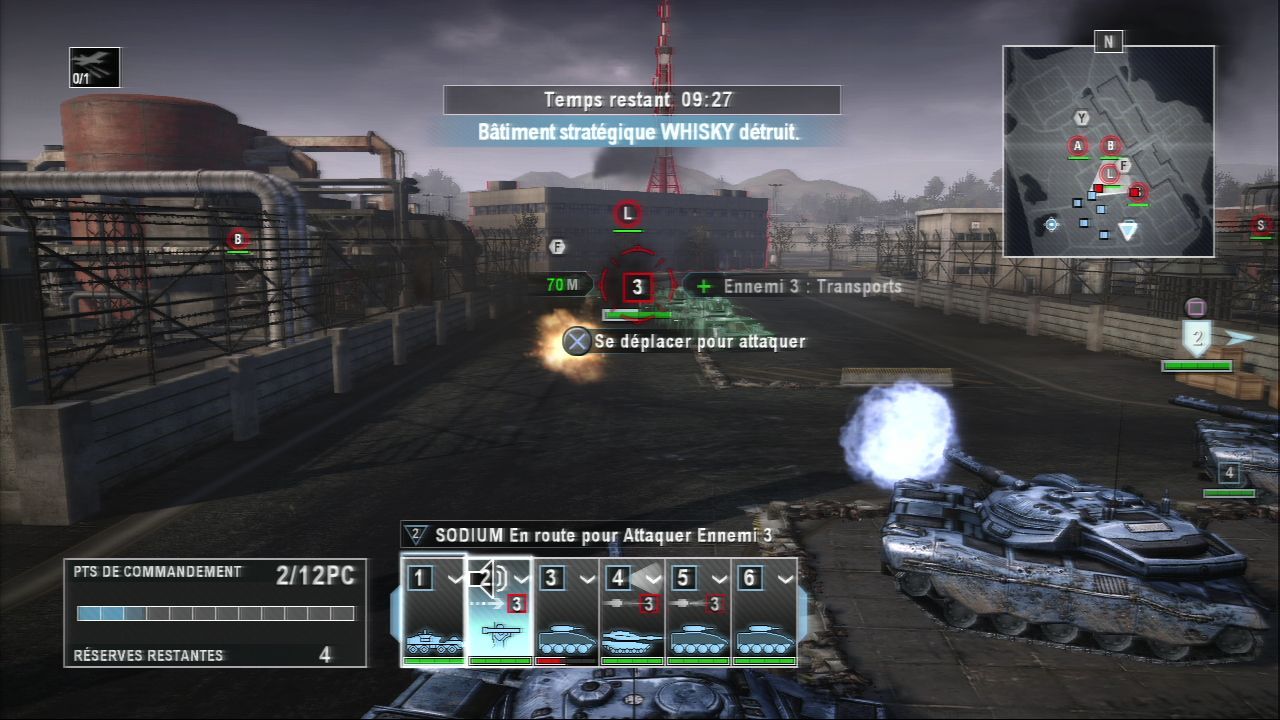
Task: Select objective A marker on minimap
Action: pyautogui.click(x=1078, y=146)
